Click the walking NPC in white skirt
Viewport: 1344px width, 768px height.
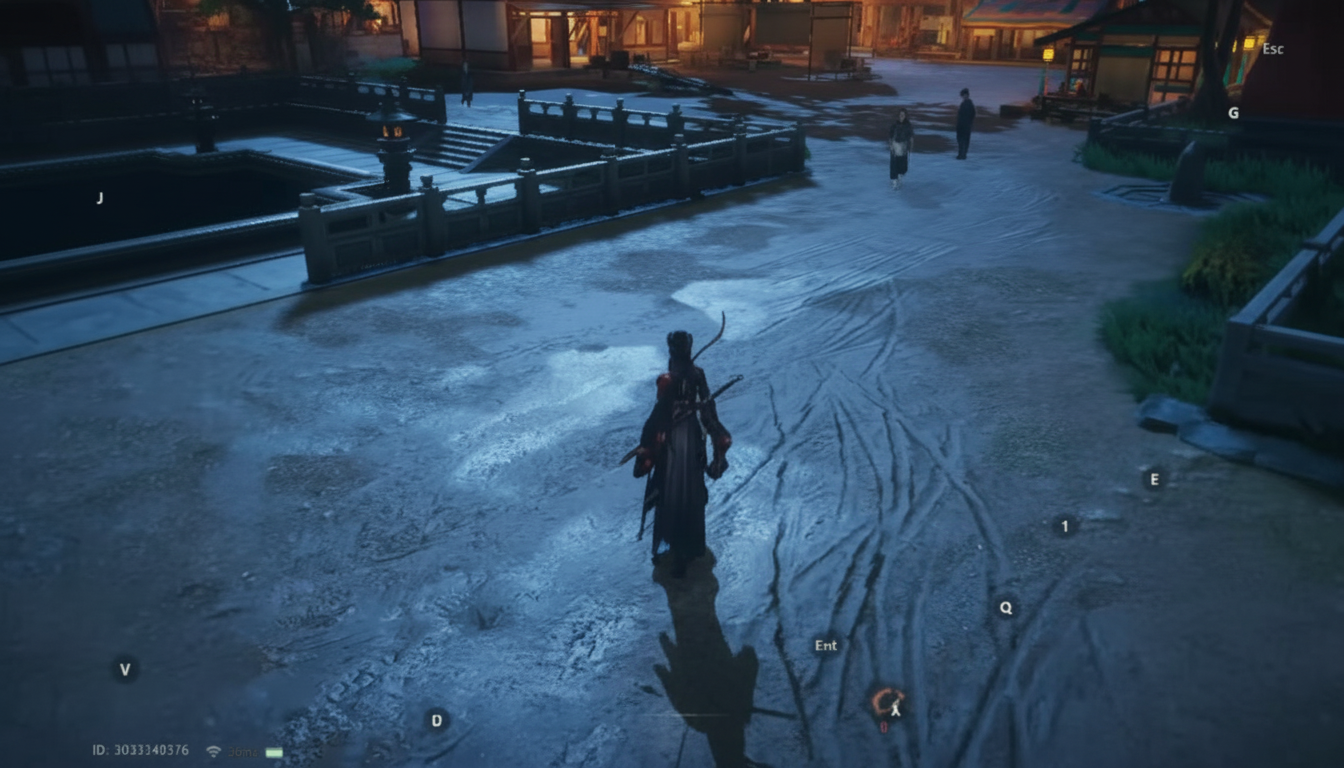coord(899,145)
